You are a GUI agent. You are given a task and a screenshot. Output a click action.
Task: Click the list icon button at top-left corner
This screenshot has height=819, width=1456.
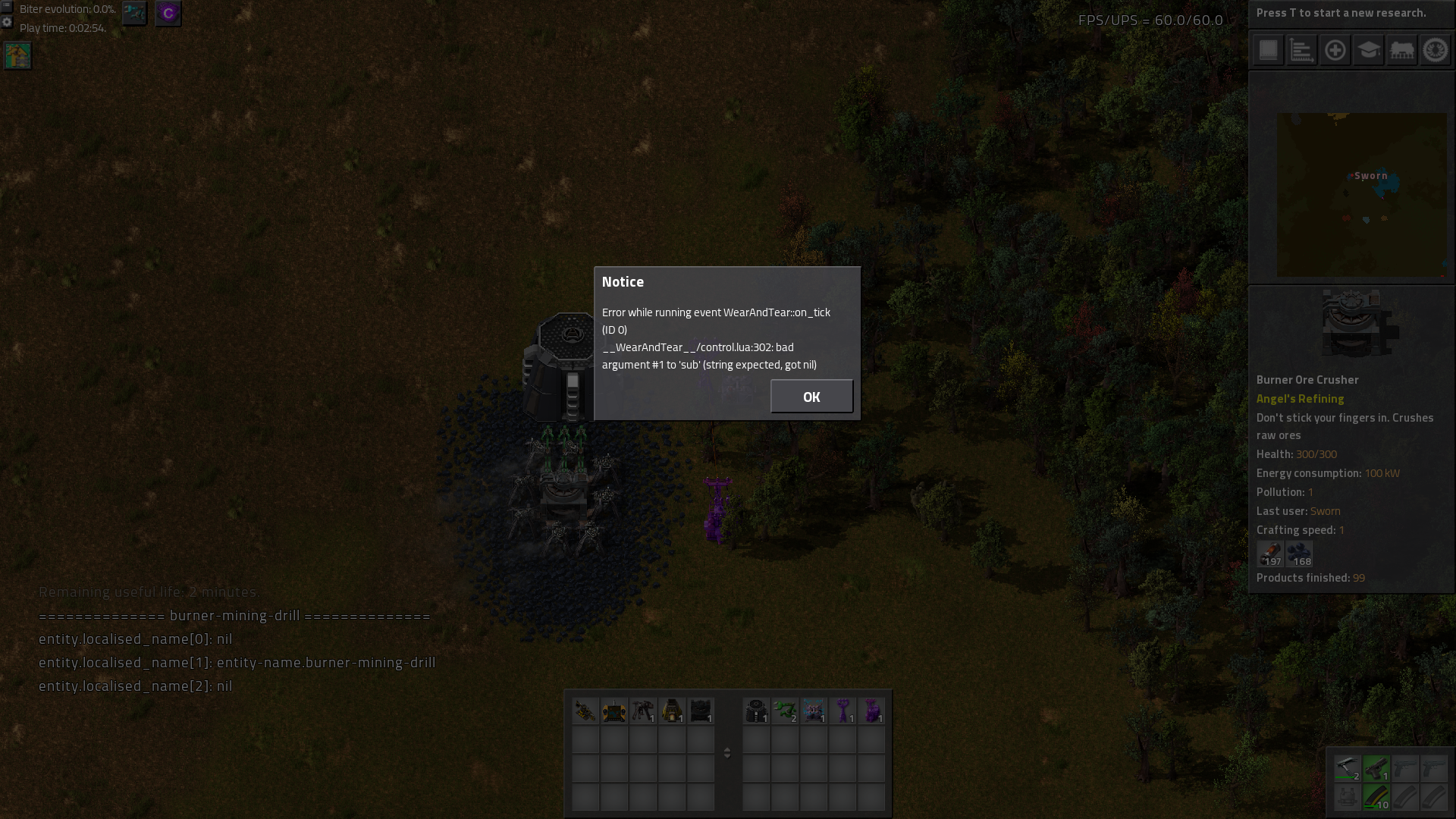(x=7, y=6)
